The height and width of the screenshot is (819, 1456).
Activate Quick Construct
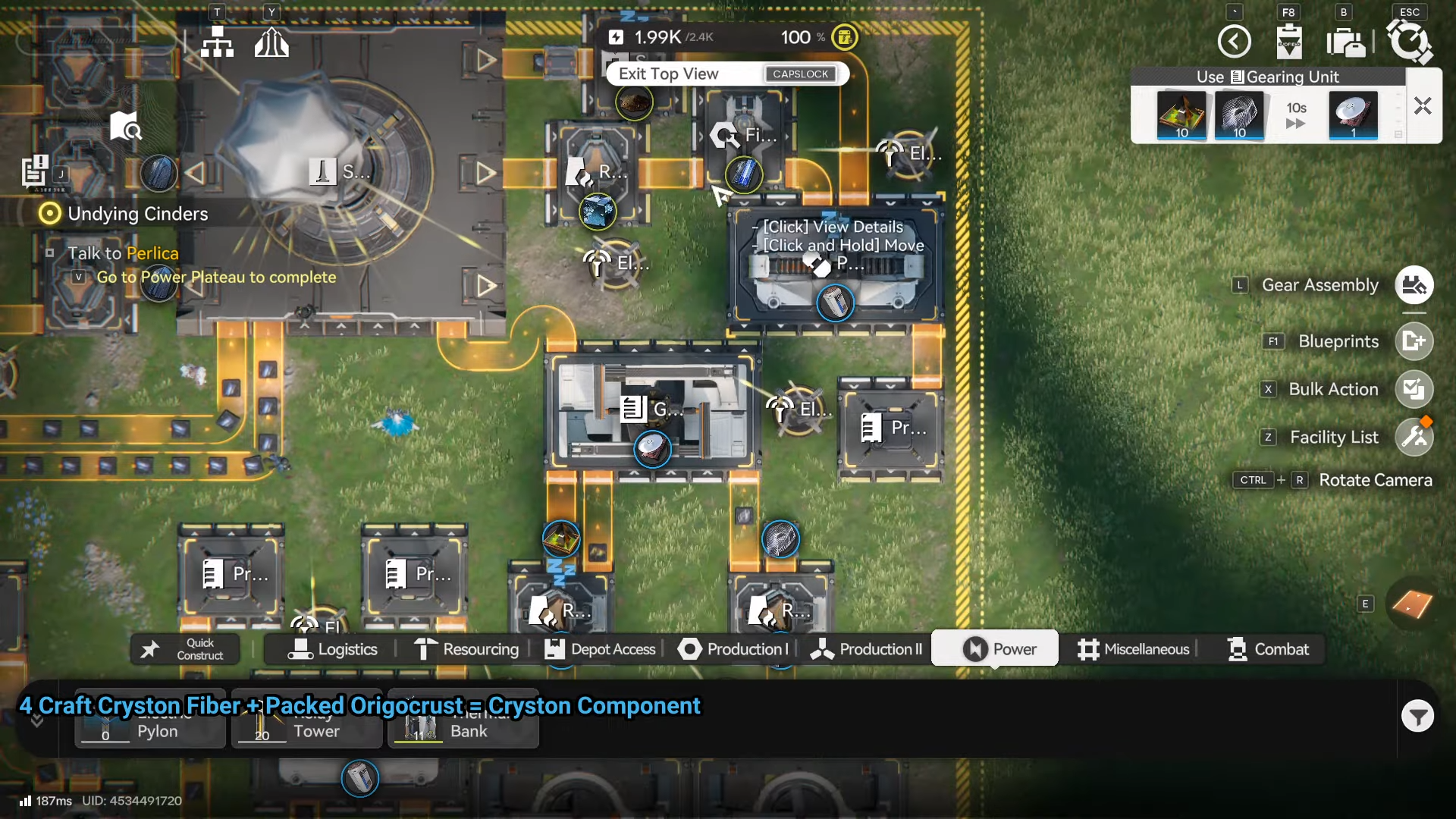coord(185,649)
